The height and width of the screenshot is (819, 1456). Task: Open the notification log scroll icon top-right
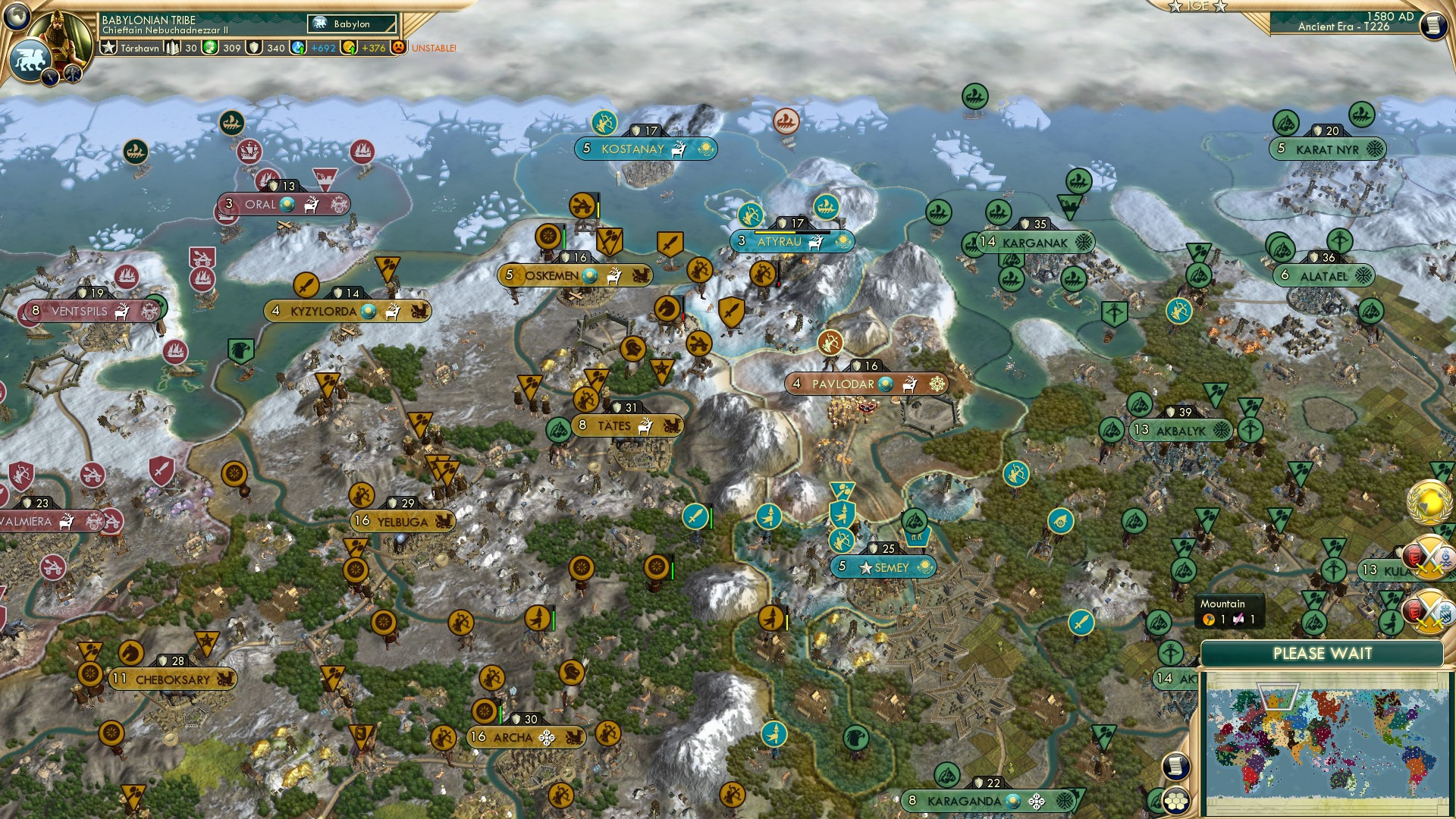pyautogui.click(x=1433, y=23)
